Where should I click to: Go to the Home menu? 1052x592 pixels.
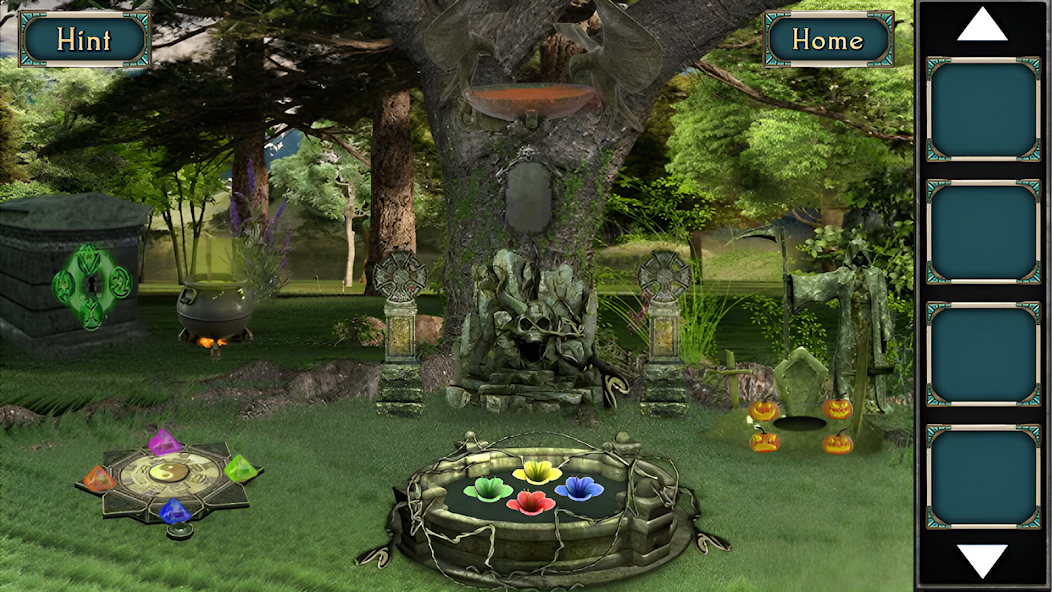[x=828, y=40]
